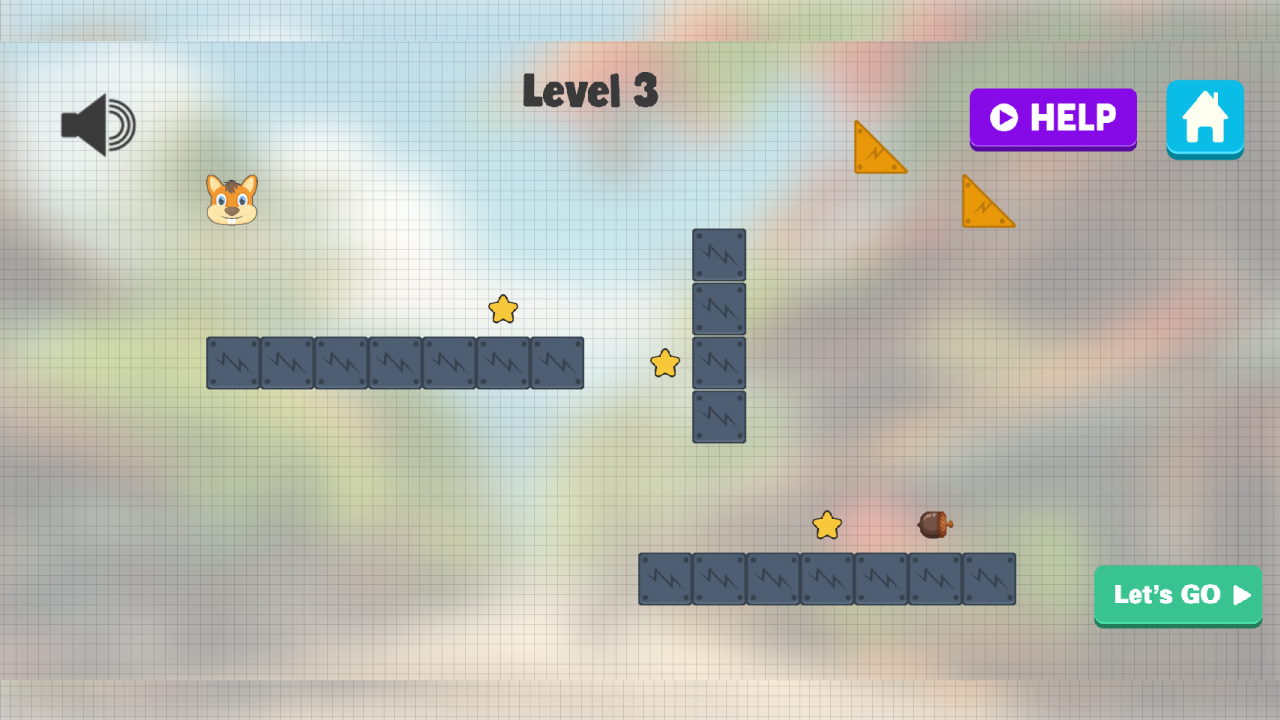Mute the game sound via speaker icon
Screen dimensions: 1280x720
pos(95,123)
